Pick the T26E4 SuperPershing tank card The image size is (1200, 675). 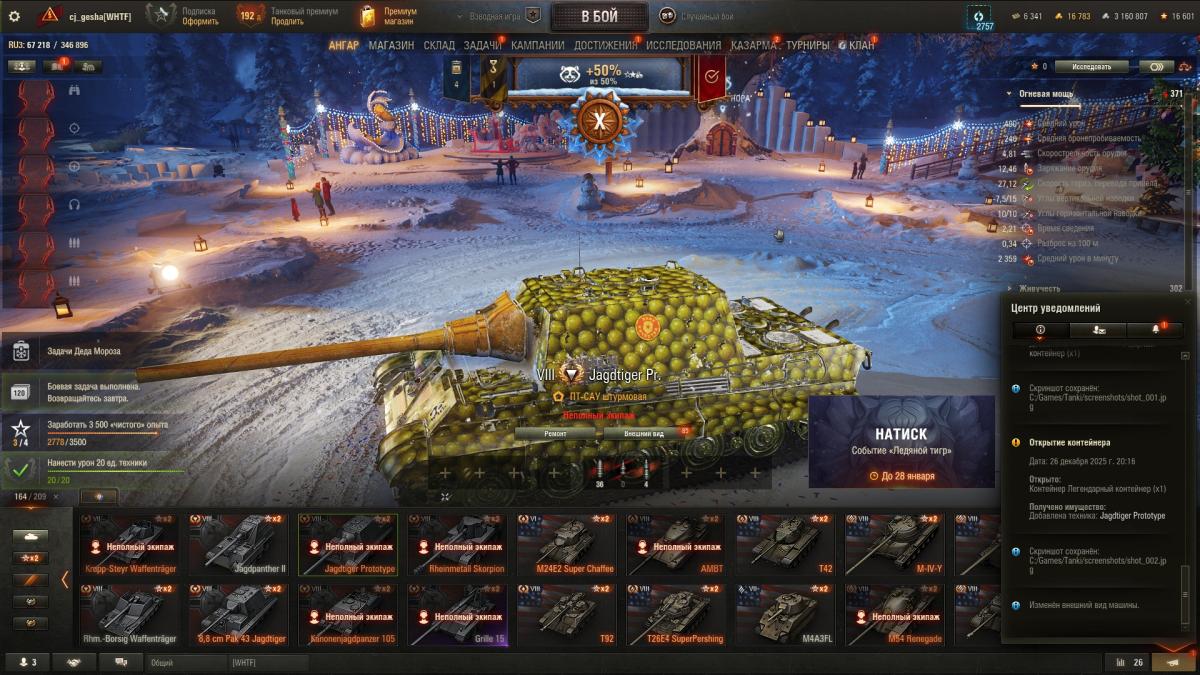(675, 615)
